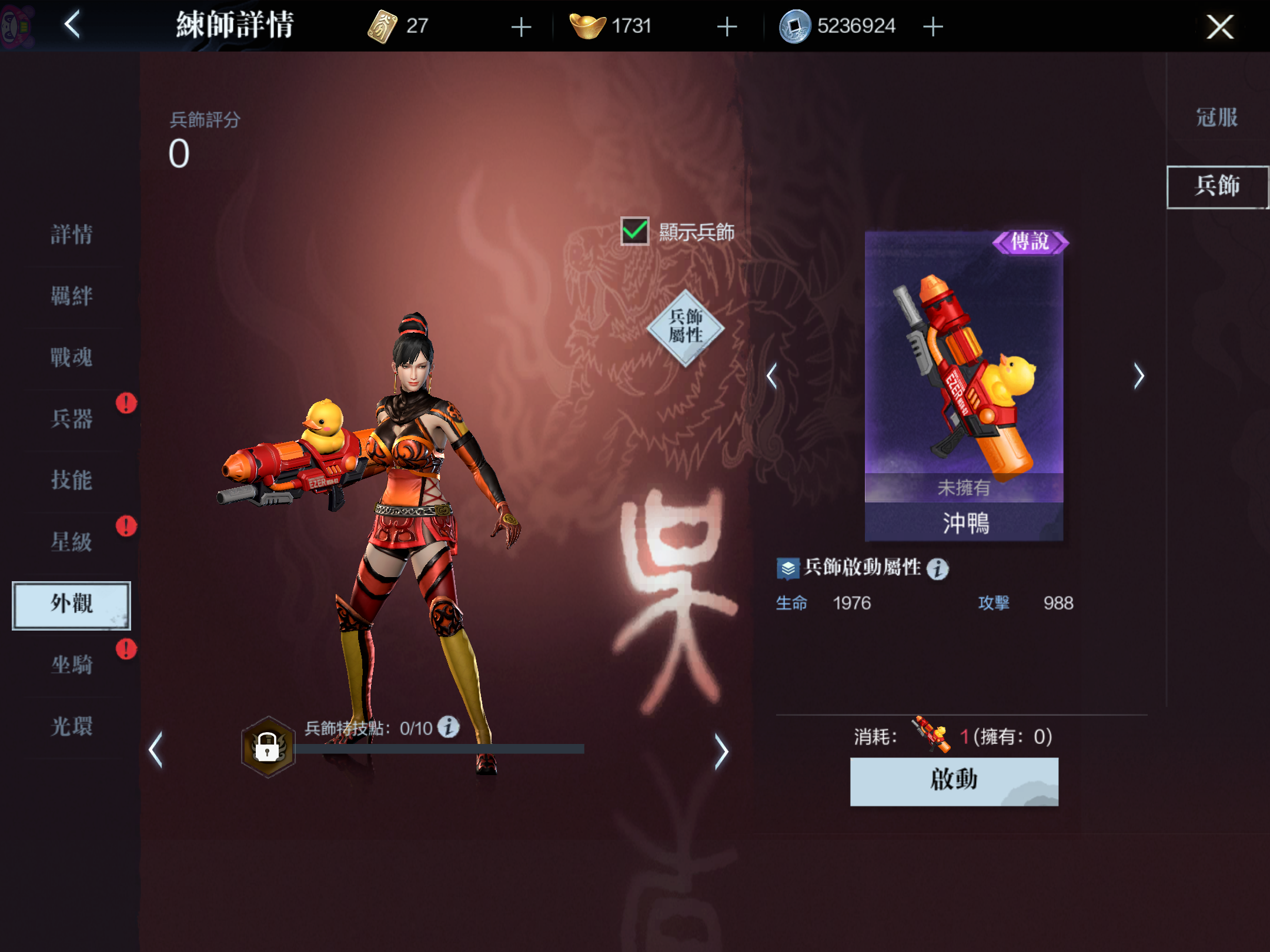1270x952 pixels.
Task: Add more coins next to 5236924
Action: click(x=933, y=26)
